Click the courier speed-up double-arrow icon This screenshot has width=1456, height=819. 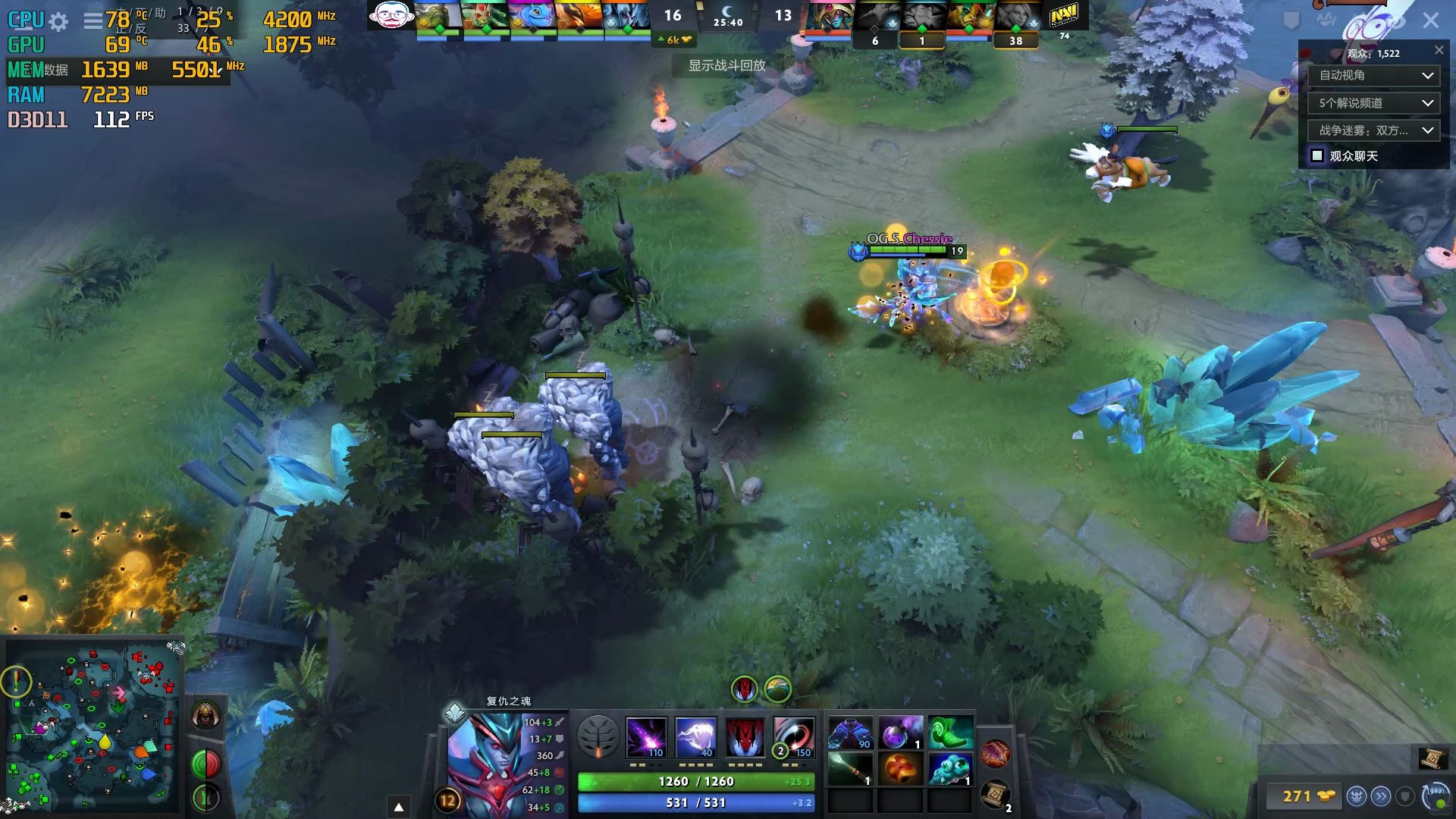click(x=1382, y=796)
